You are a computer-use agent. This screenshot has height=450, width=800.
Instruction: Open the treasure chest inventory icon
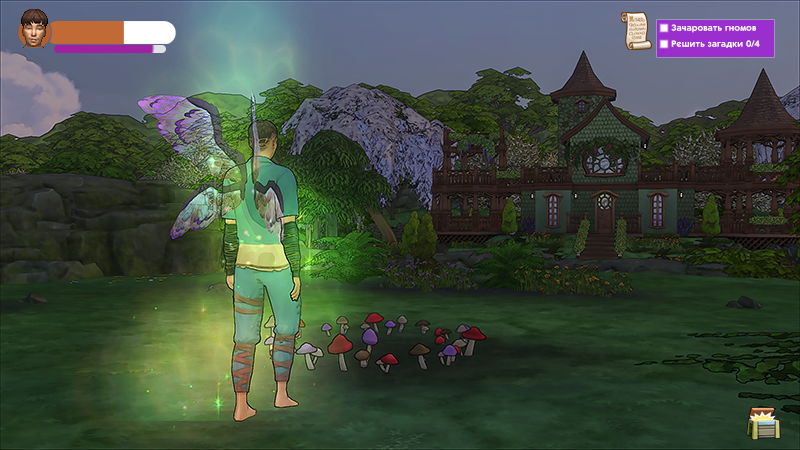pyautogui.click(x=762, y=422)
